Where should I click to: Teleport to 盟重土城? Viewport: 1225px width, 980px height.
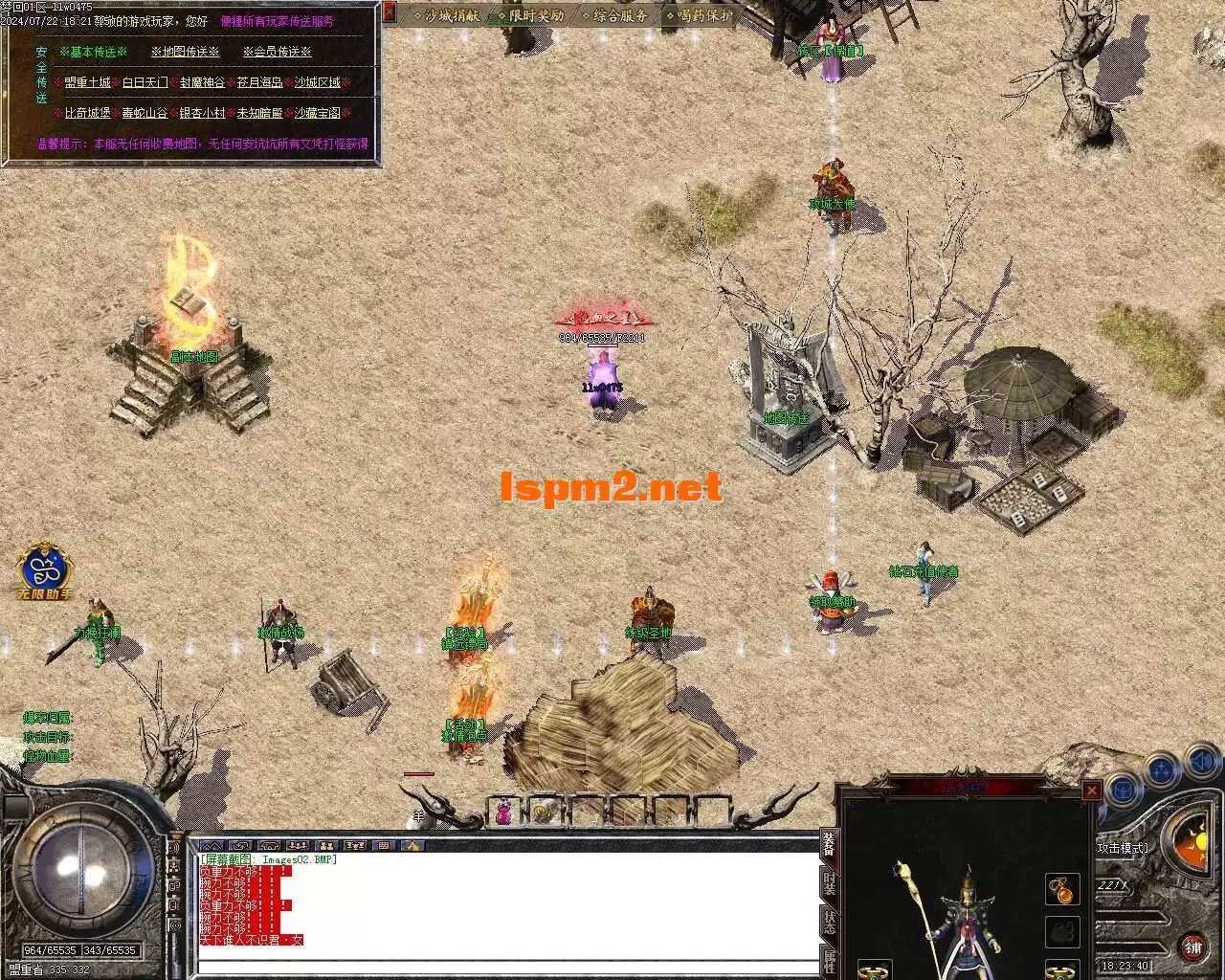tap(88, 83)
